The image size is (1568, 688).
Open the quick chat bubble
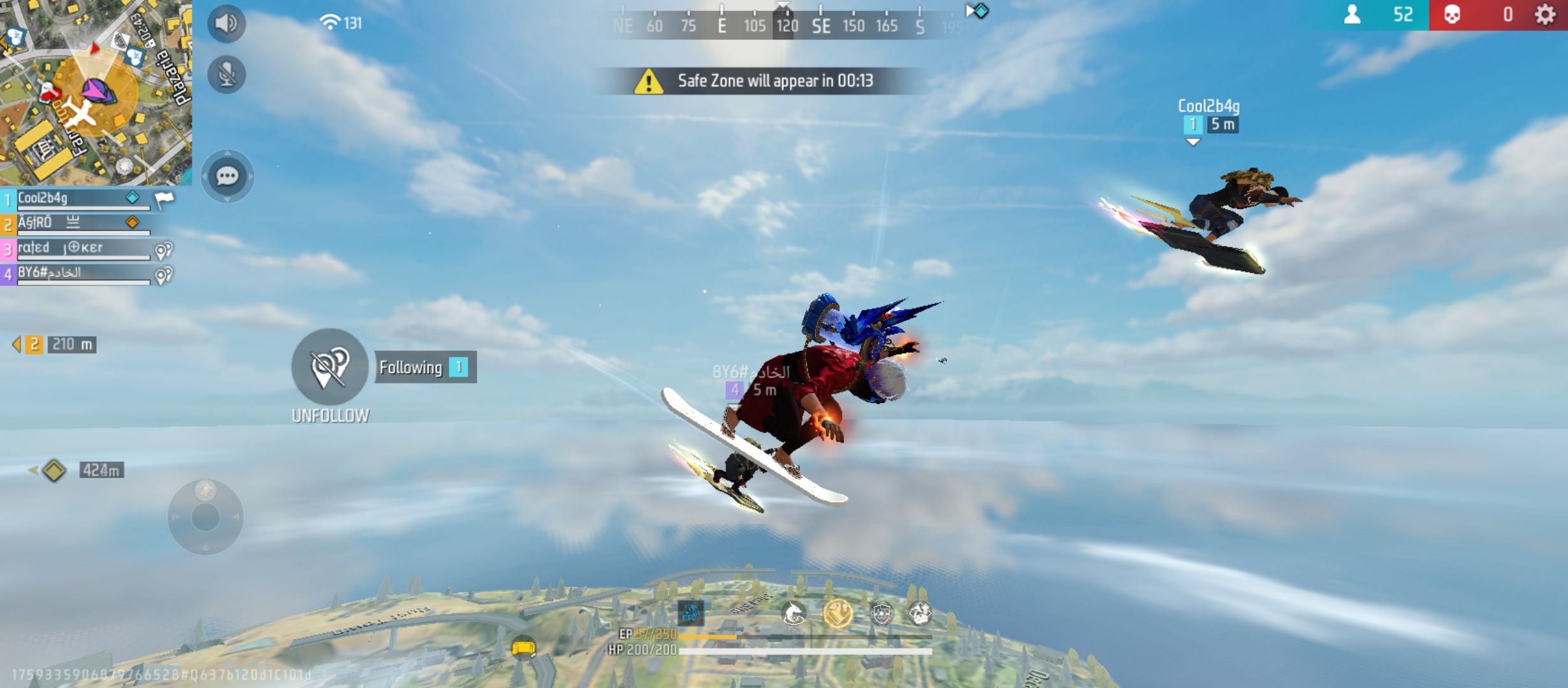point(228,176)
